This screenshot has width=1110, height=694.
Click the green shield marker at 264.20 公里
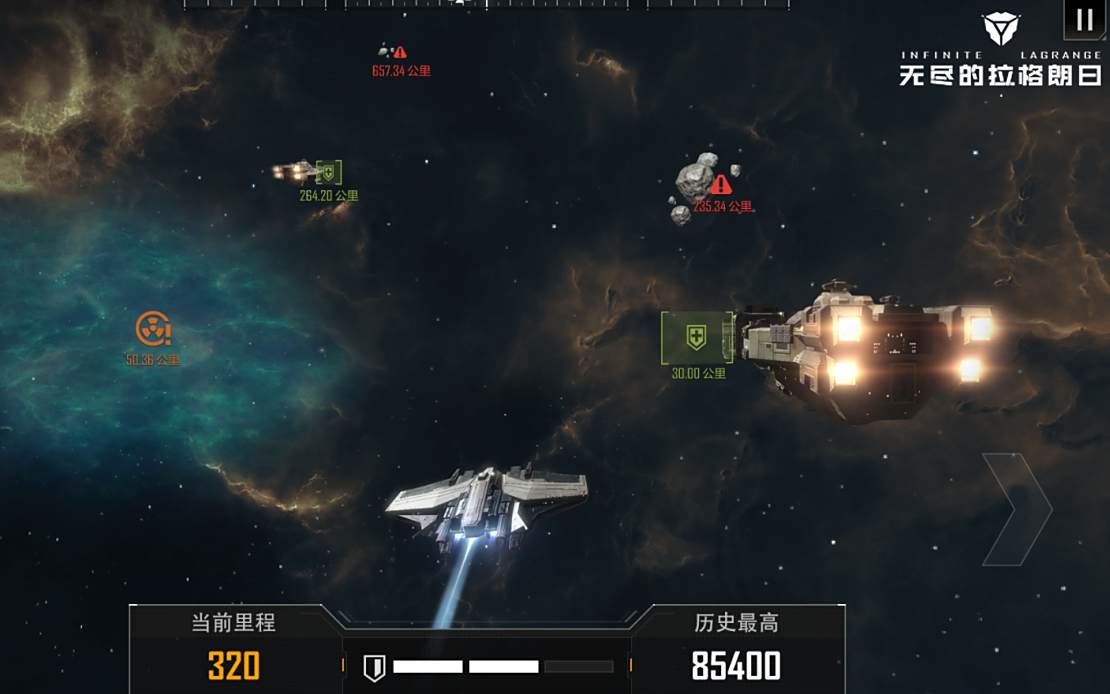(328, 173)
